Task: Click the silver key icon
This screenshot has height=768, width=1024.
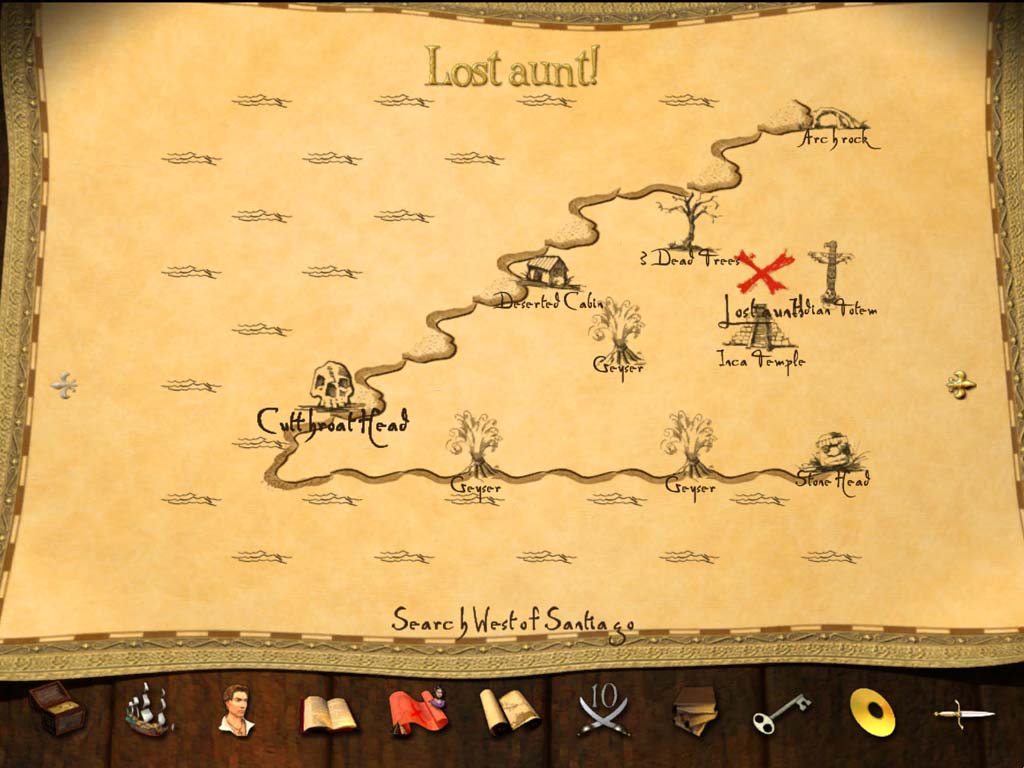Action: (x=781, y=713)
